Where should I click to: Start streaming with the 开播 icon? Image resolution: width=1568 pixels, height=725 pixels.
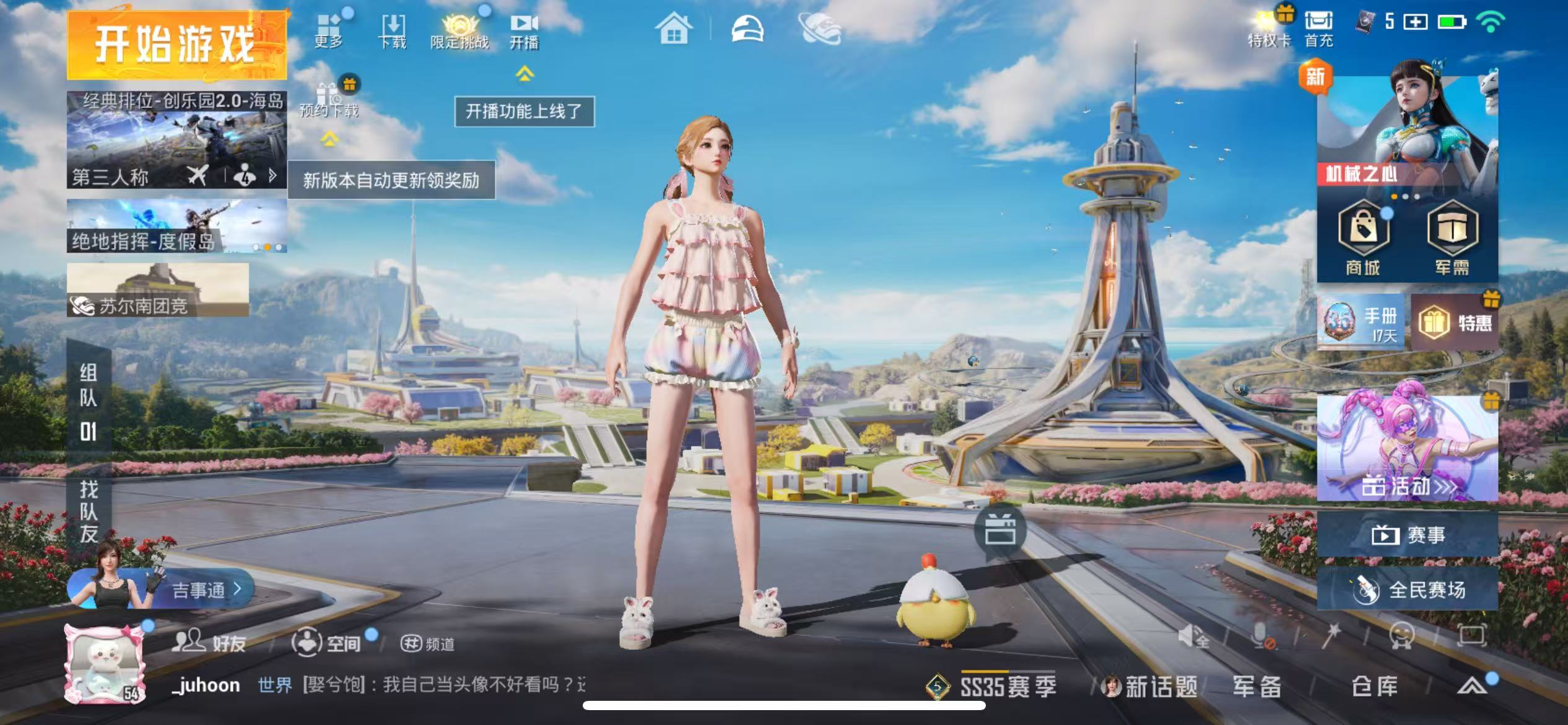(x=524, y=31)
